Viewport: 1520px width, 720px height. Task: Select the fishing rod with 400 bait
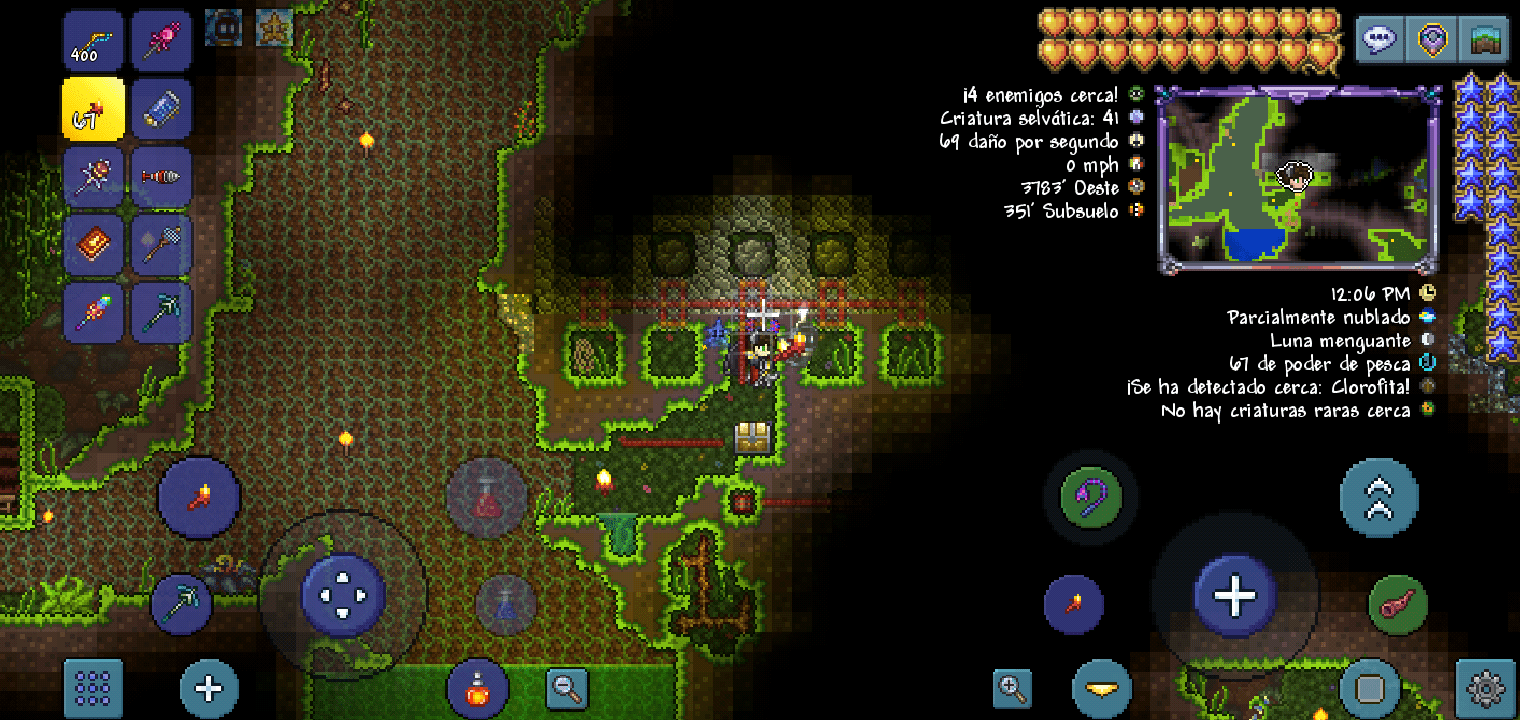click(x=93, y=40)
